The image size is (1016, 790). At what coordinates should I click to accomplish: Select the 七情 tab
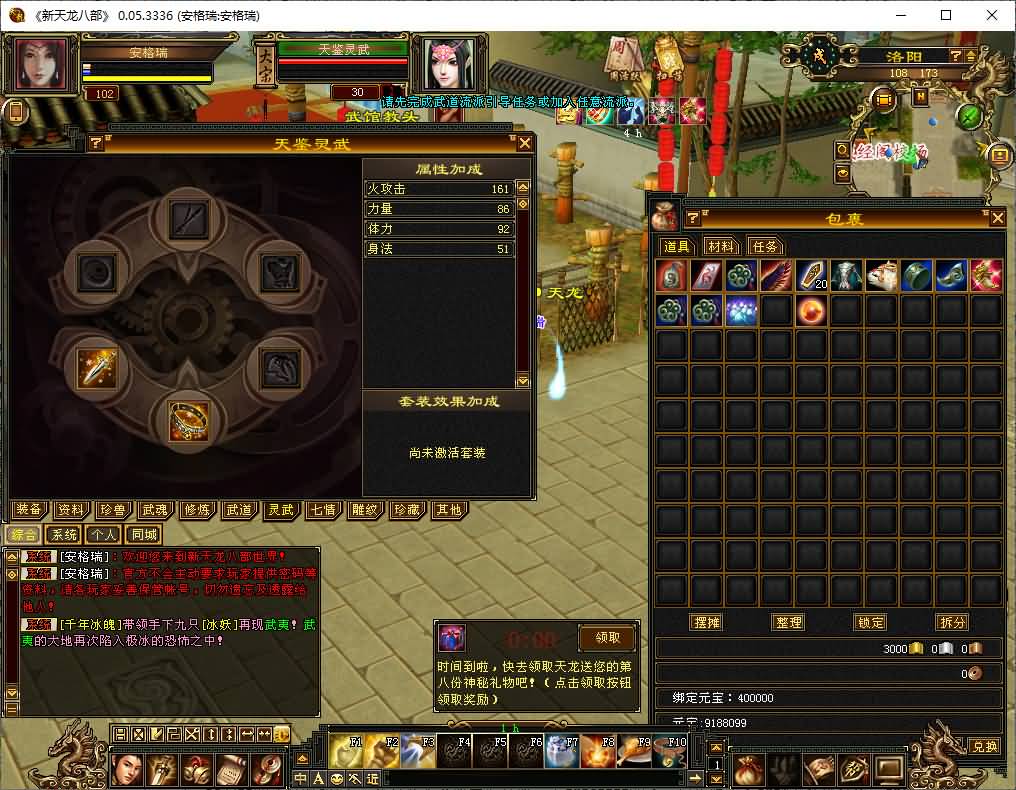coord(322,510)
